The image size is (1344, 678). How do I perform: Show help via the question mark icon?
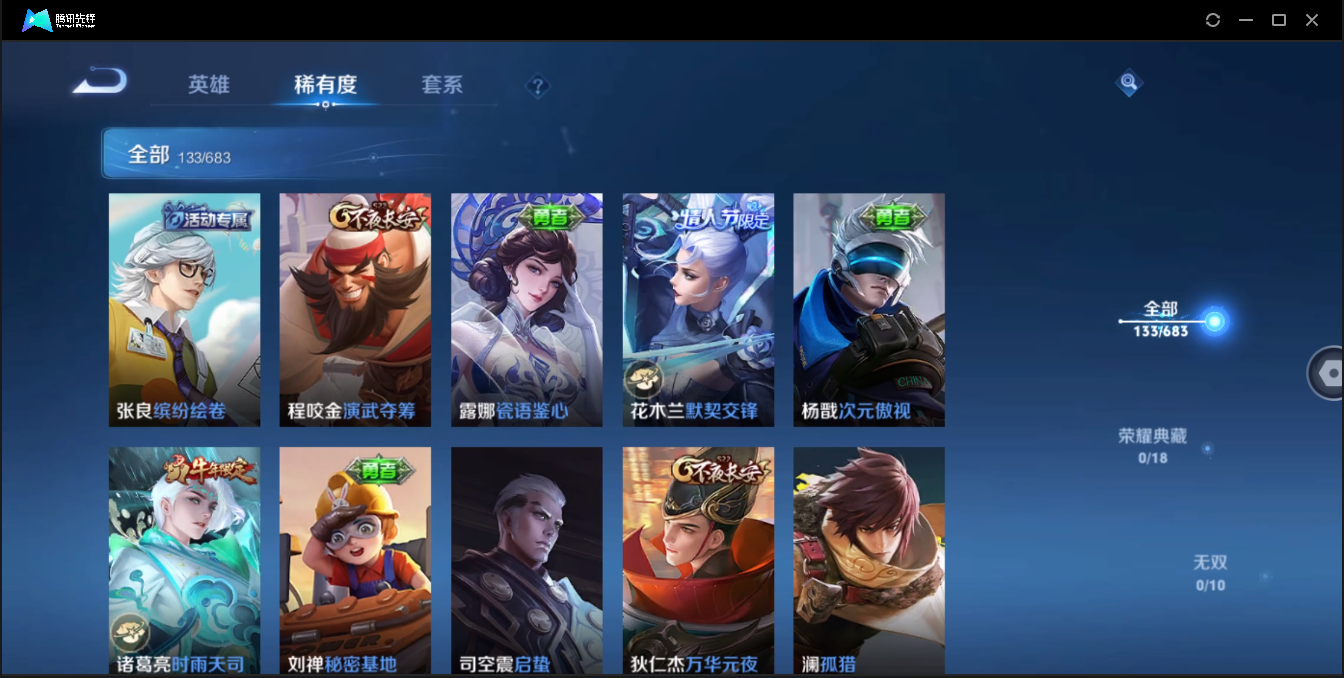(x=538, y=86)
